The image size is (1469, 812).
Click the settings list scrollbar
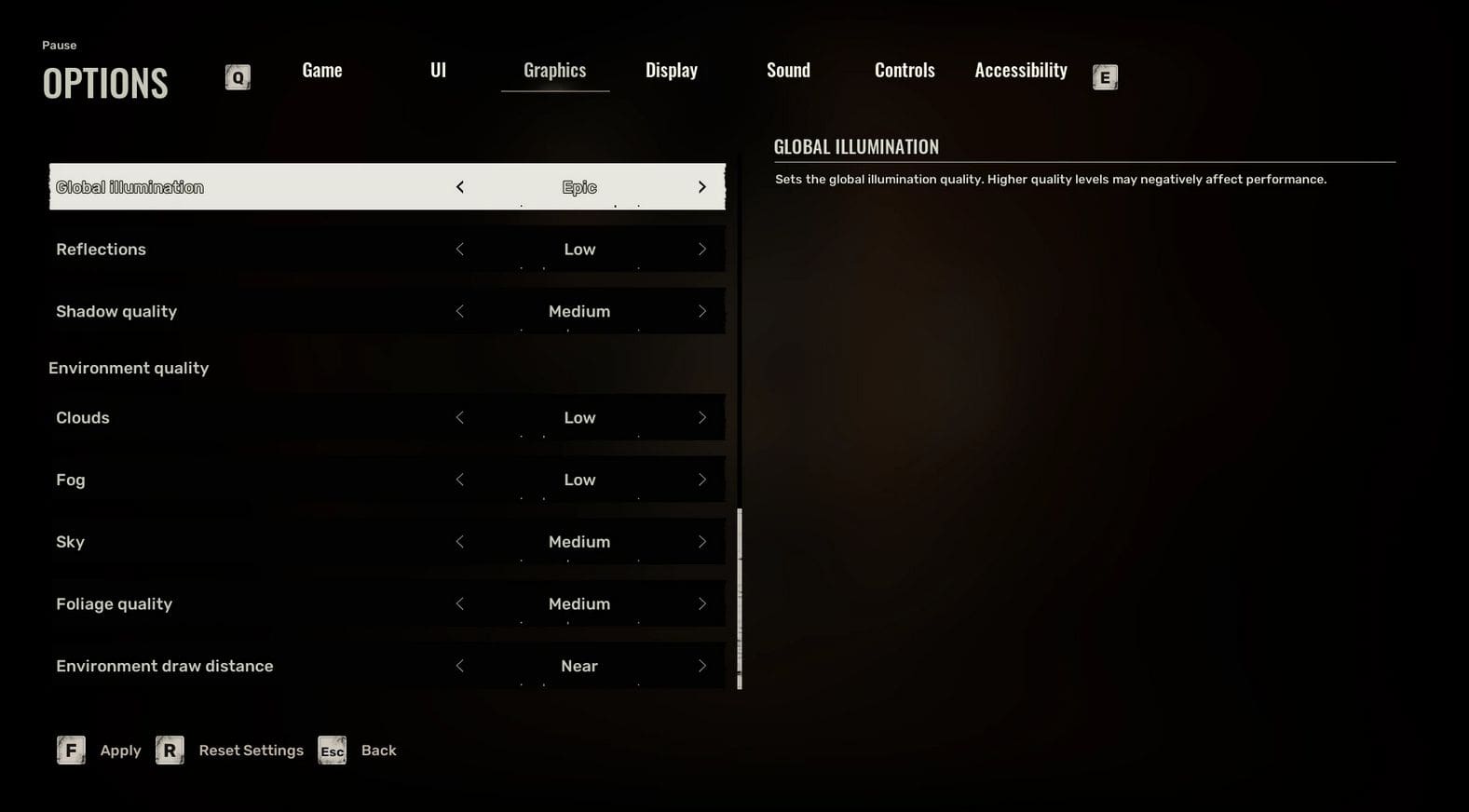point(740,596)
